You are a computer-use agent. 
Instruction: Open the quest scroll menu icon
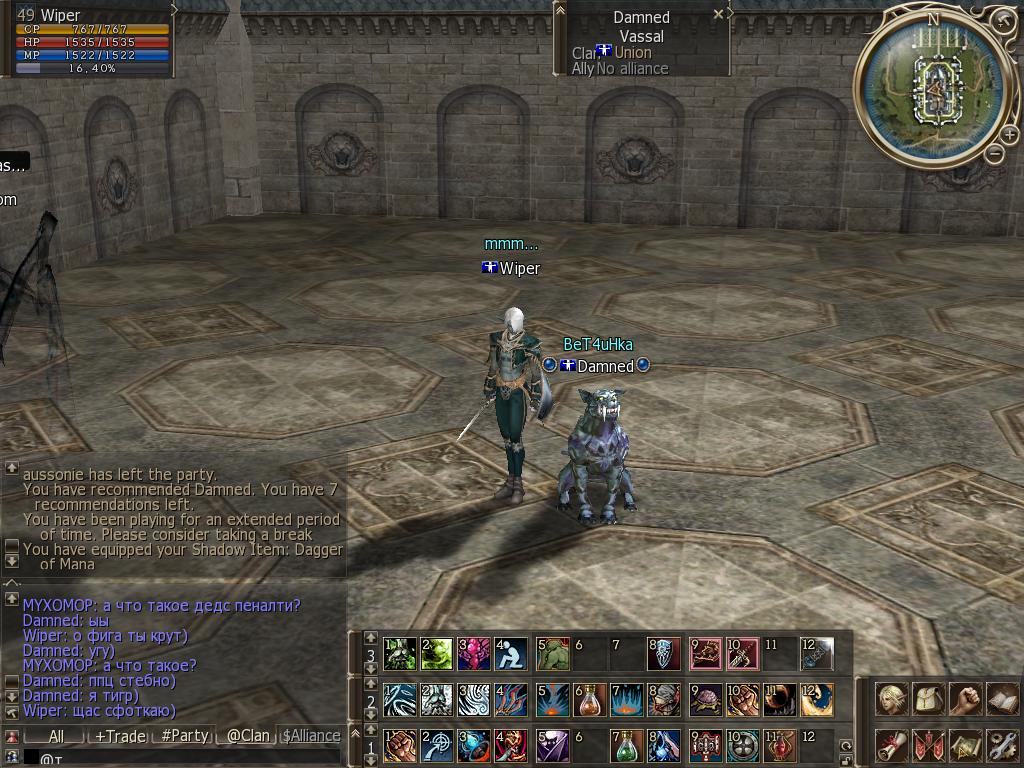[890, 745]
